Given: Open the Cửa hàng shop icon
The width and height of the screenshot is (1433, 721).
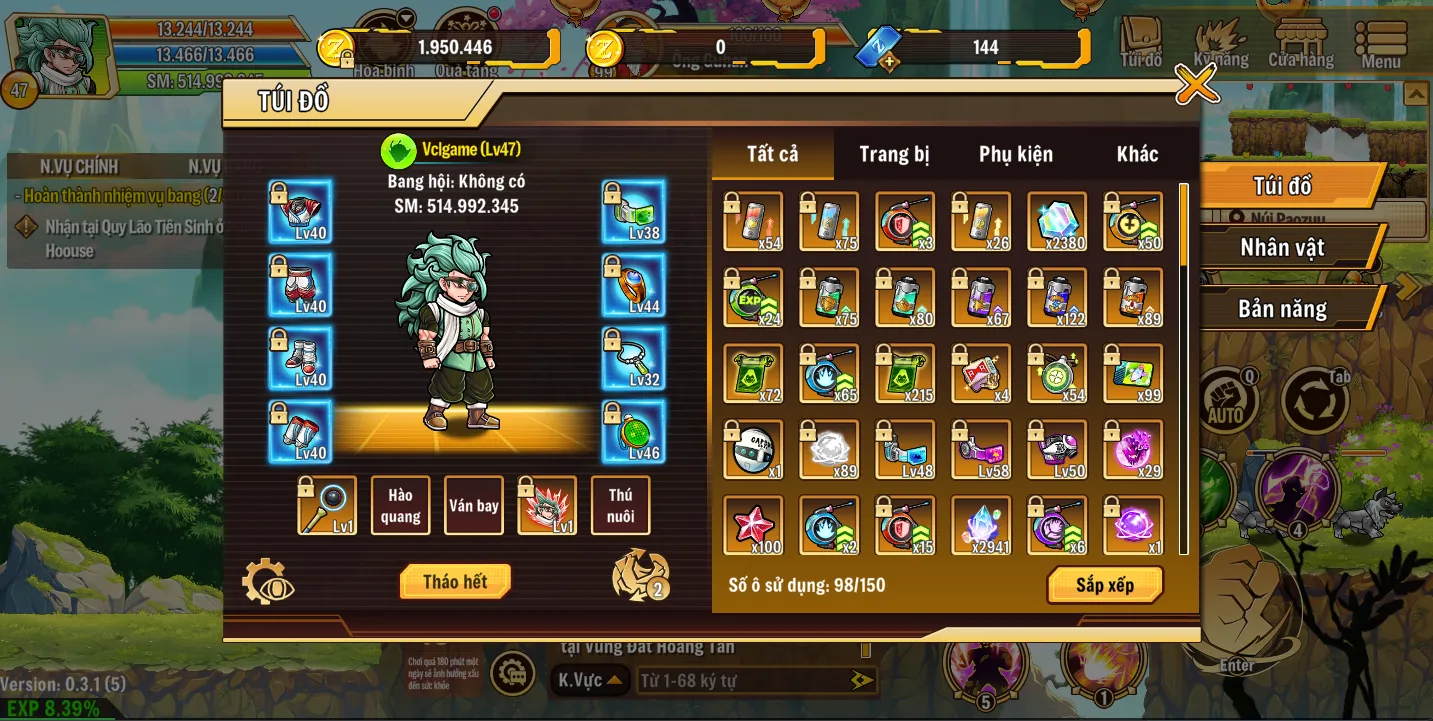Looking at the screenshot, I should [1301, 40].
